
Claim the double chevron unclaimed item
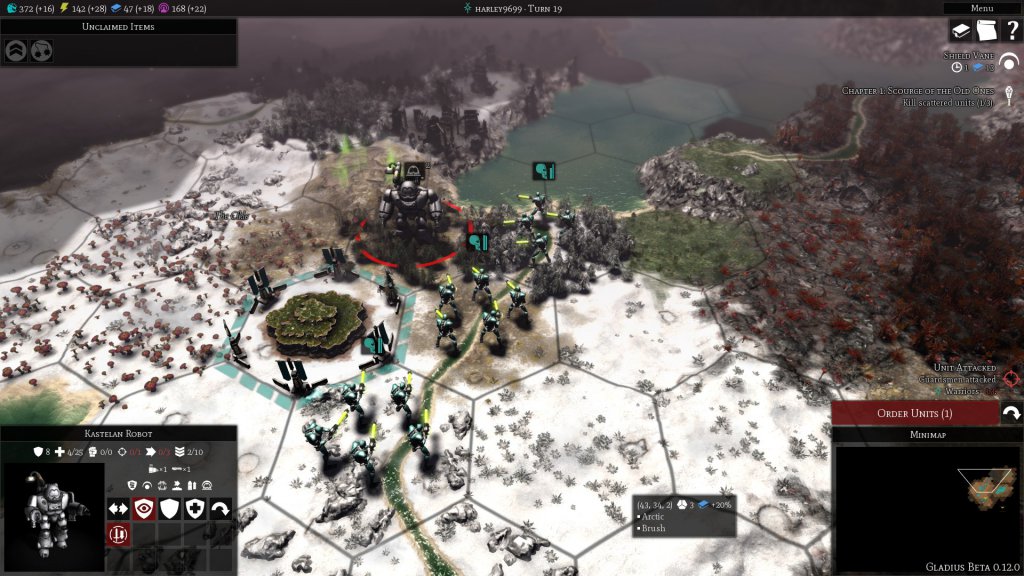(x=16, y=51)
